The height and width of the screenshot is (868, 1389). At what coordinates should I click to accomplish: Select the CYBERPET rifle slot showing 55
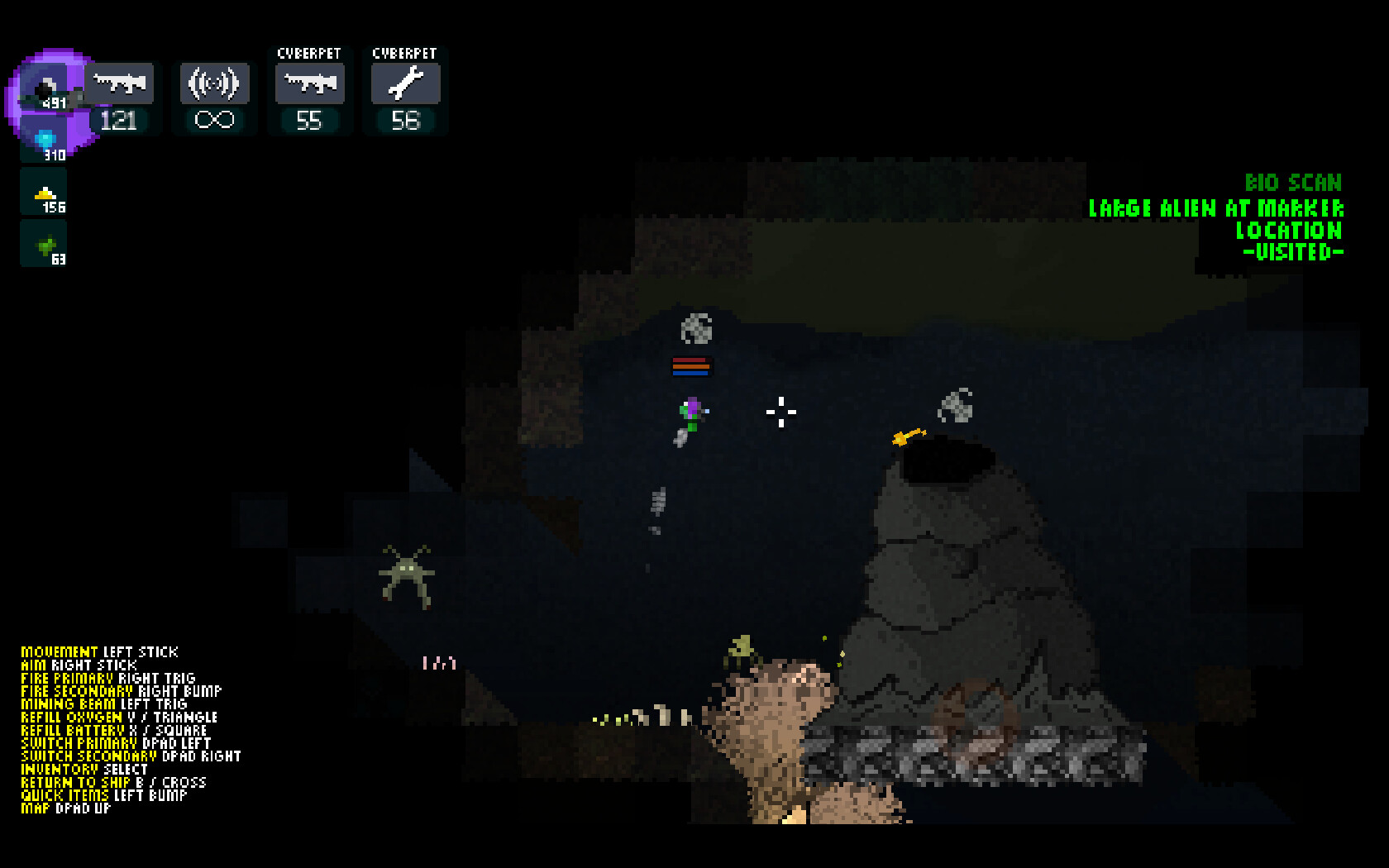309,83
